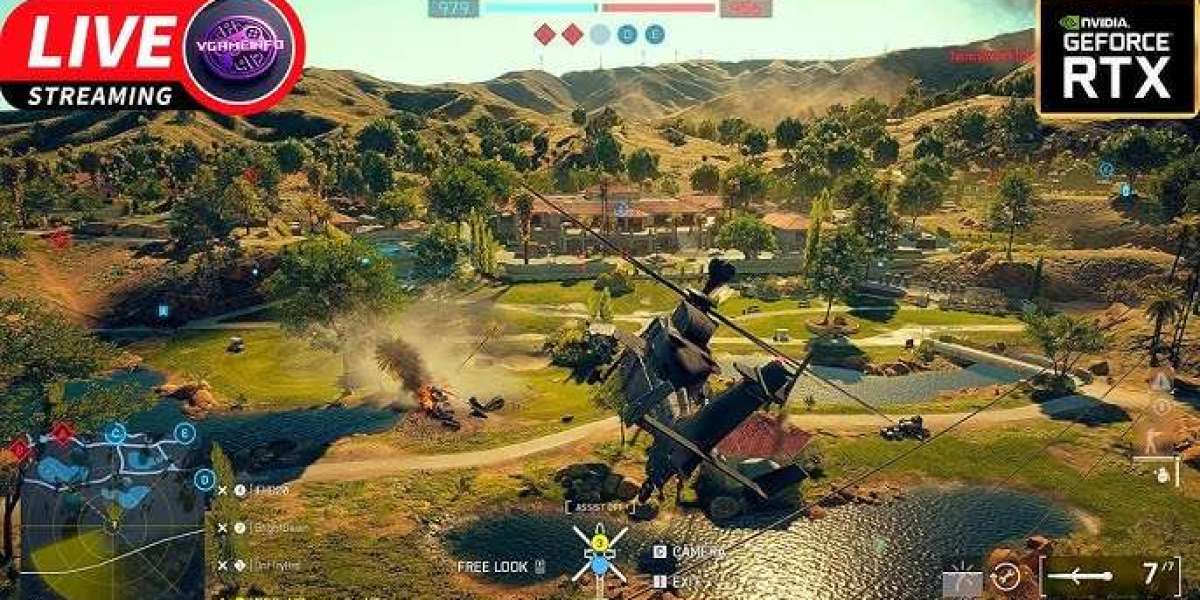Screen dimensions: 1200x600
Task: Click the countermeasure flare icon
Action: click(961, 578)
